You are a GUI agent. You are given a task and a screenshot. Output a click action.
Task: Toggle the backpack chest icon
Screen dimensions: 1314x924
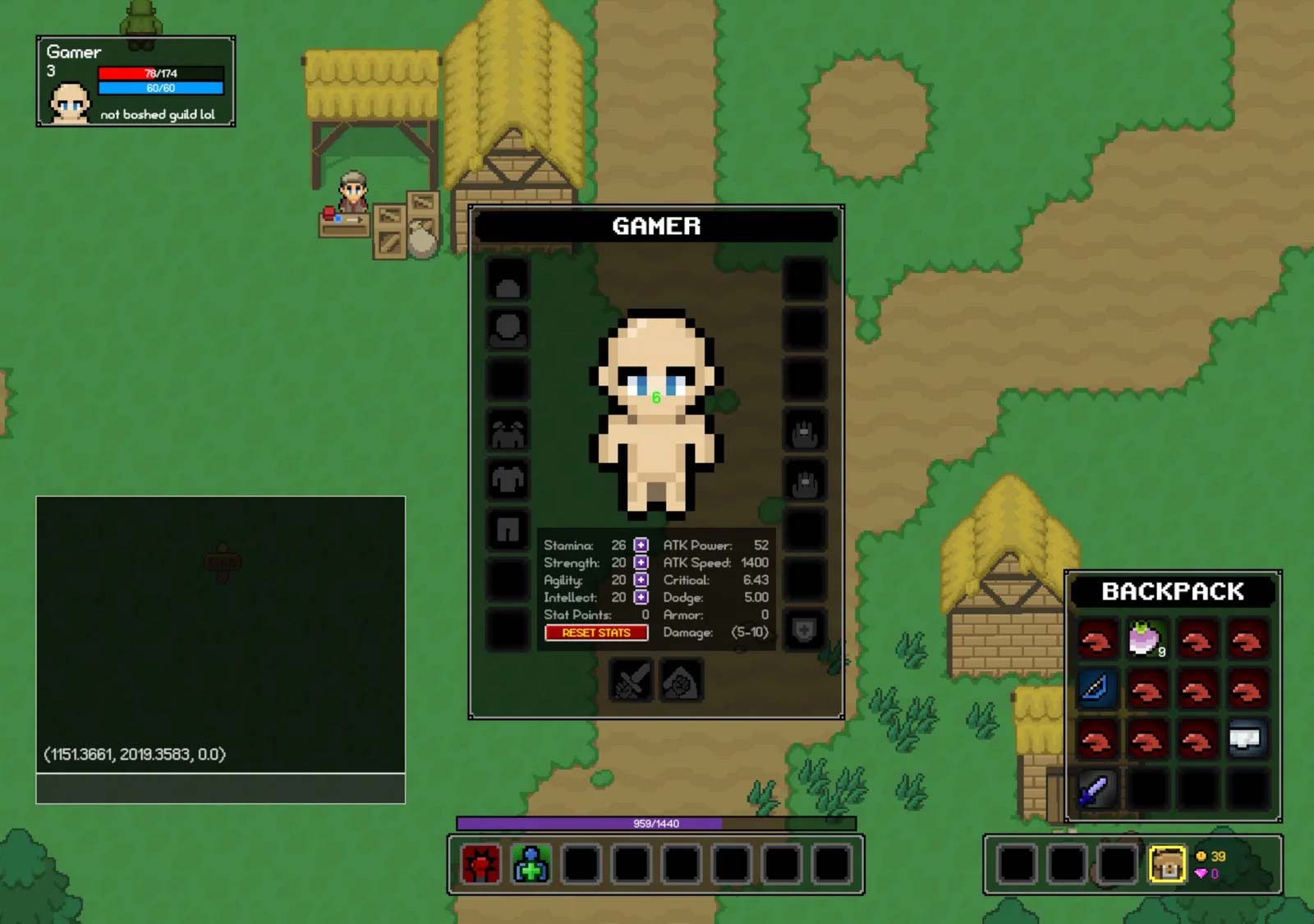[x=1166, y=864]
